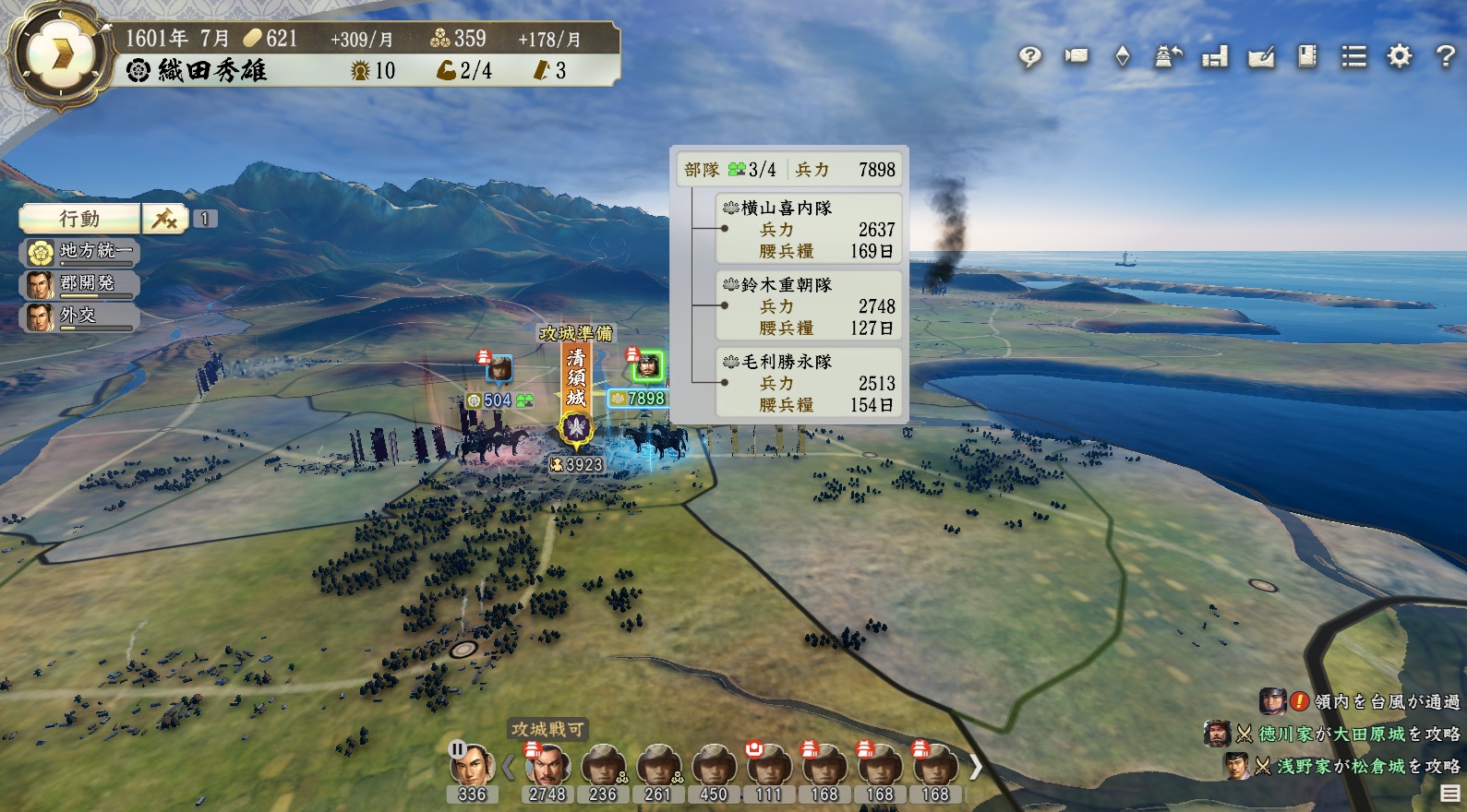Open the gear settings icon
Viewport: 1467px width, 812px height.
[1400, 56]
